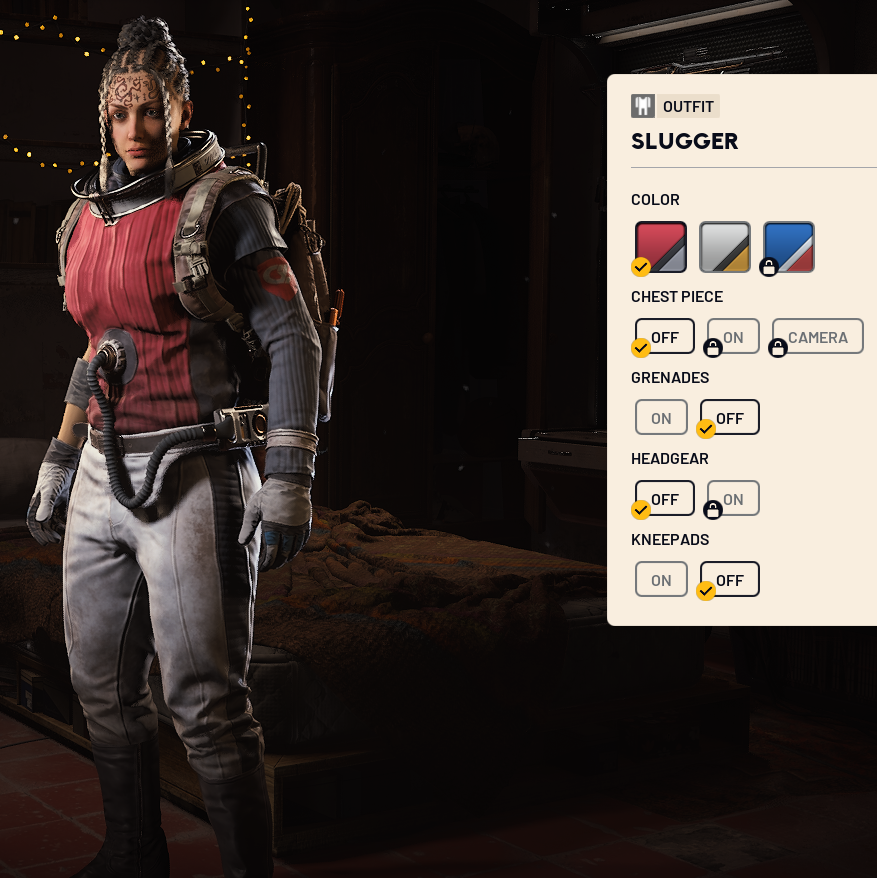
Task: Turn Kneepads On
Action: tap(661, 580)
